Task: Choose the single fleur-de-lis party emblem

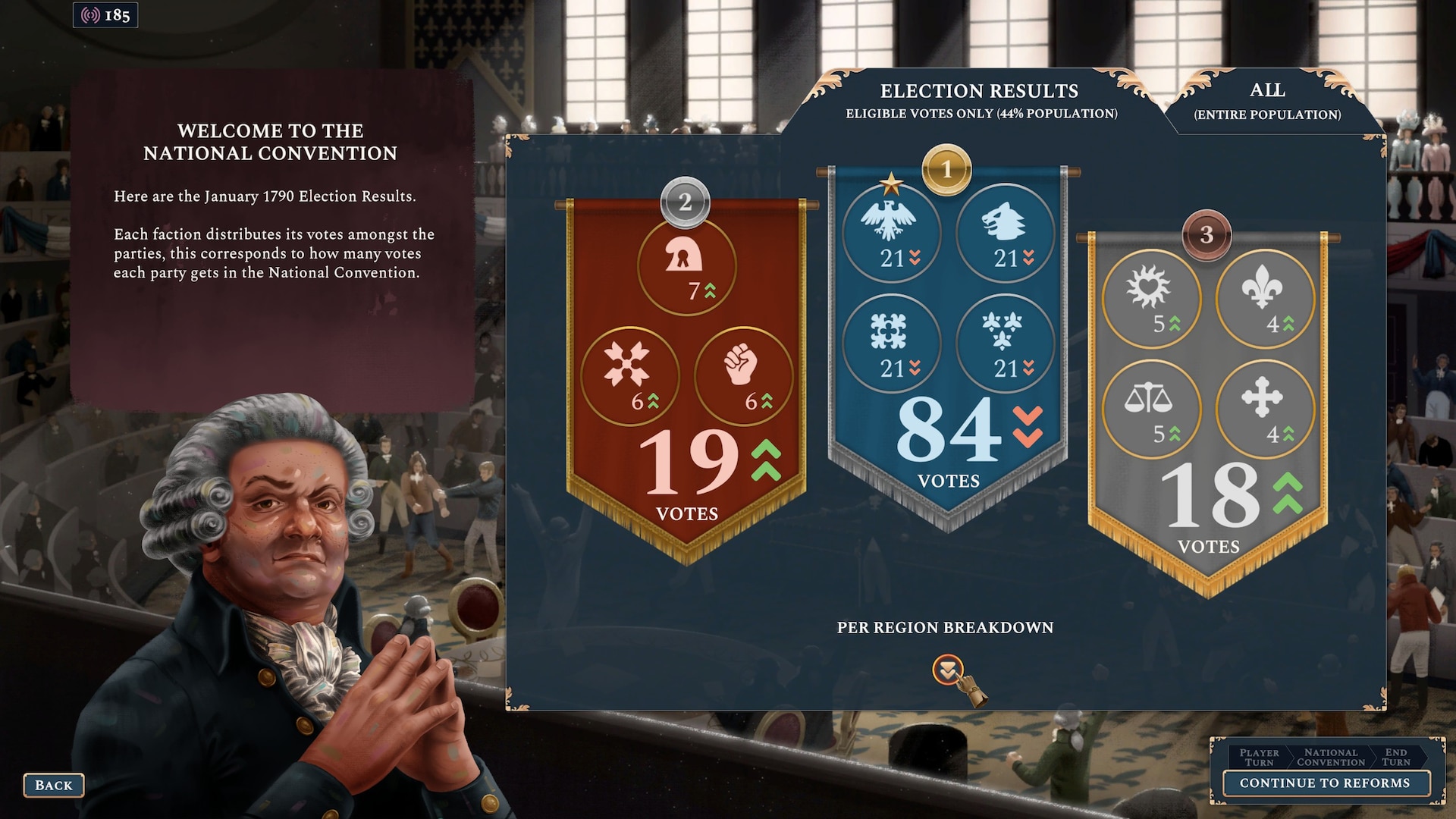Action: tap(1264, 299)
